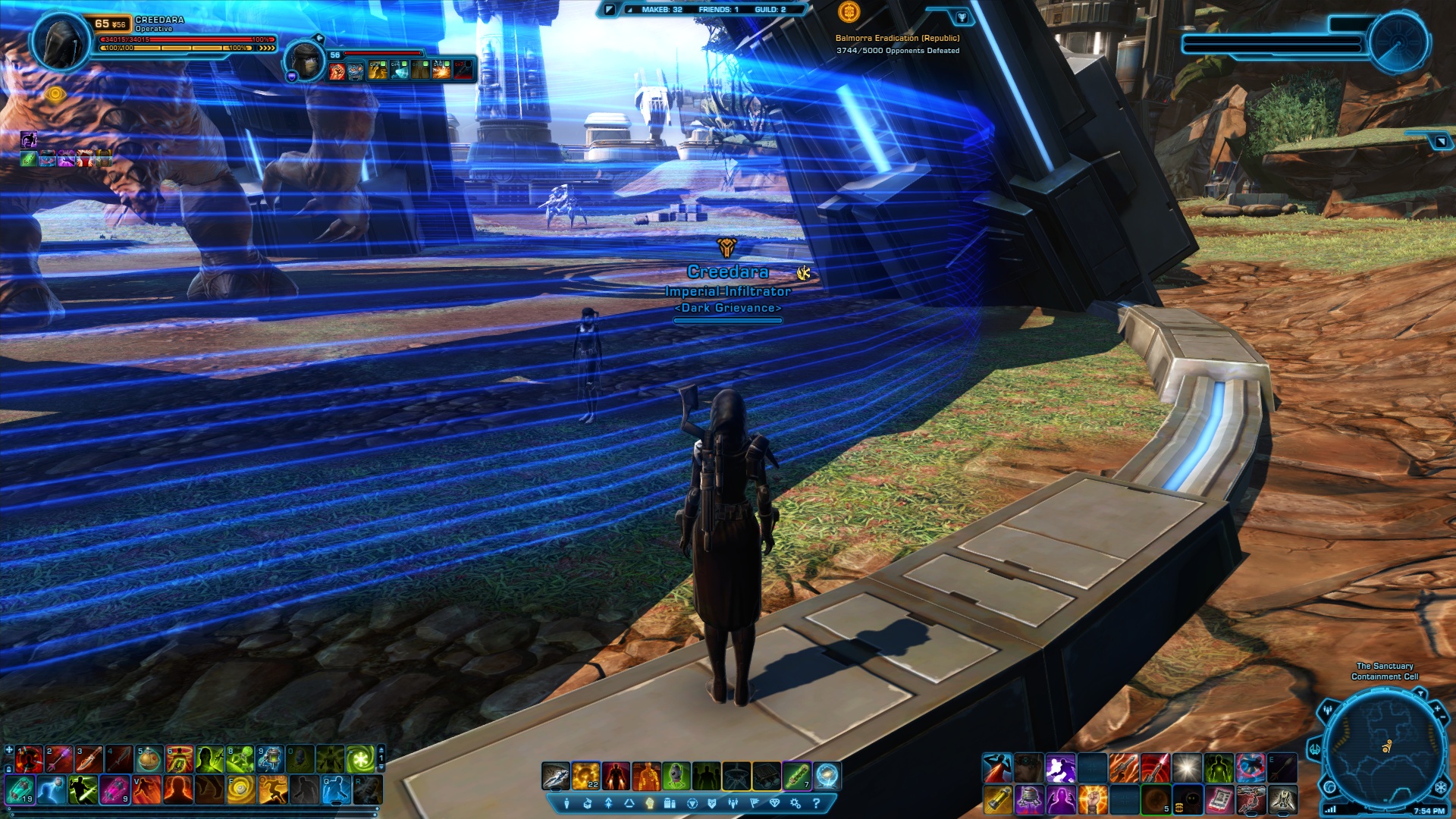Open Preferences via the gear icon
Image resolution: width=1456 pixels, height=819 pixels.
(x=795, y=803)
